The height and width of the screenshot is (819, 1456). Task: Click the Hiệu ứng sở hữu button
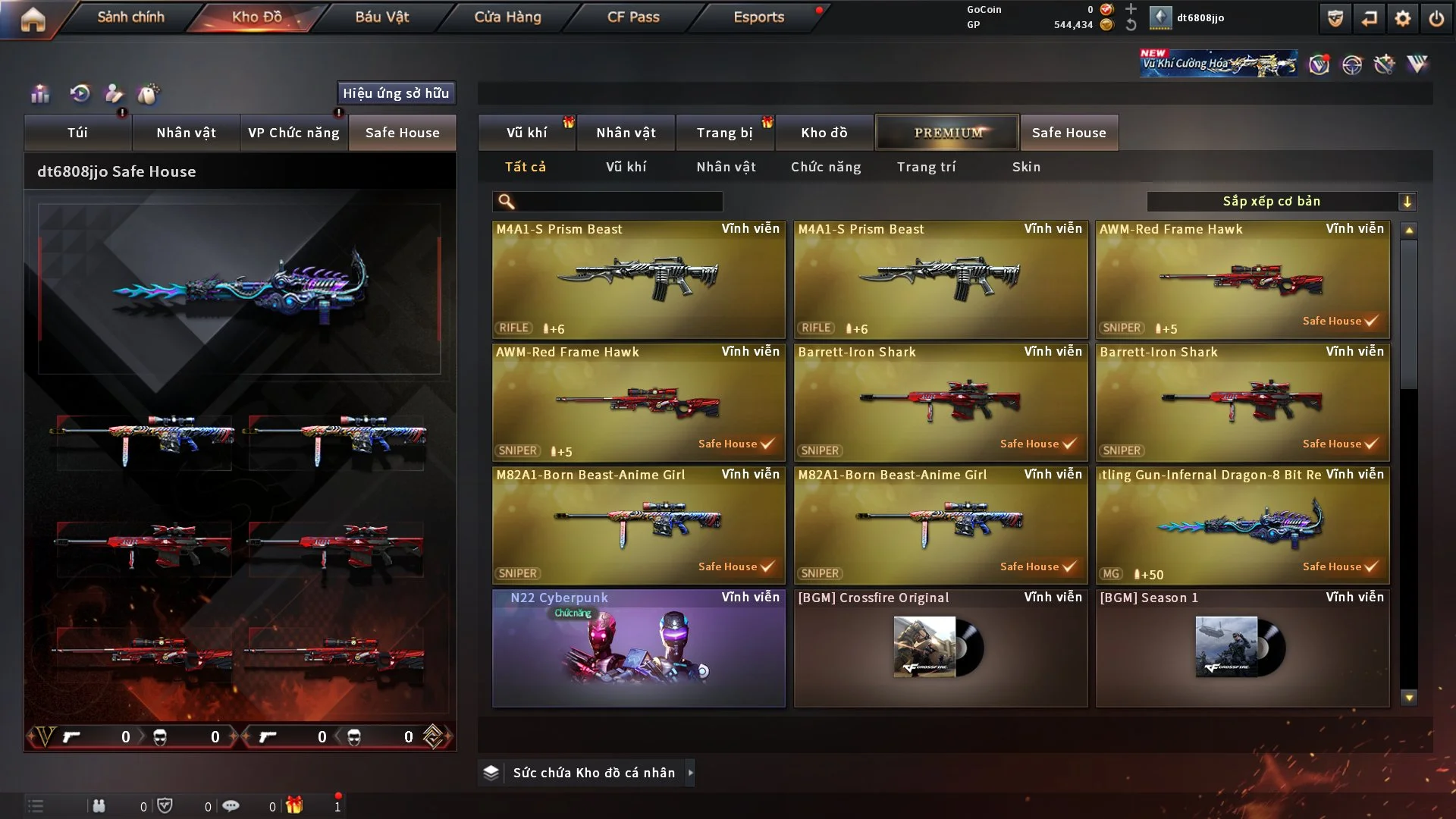point(396,93)
